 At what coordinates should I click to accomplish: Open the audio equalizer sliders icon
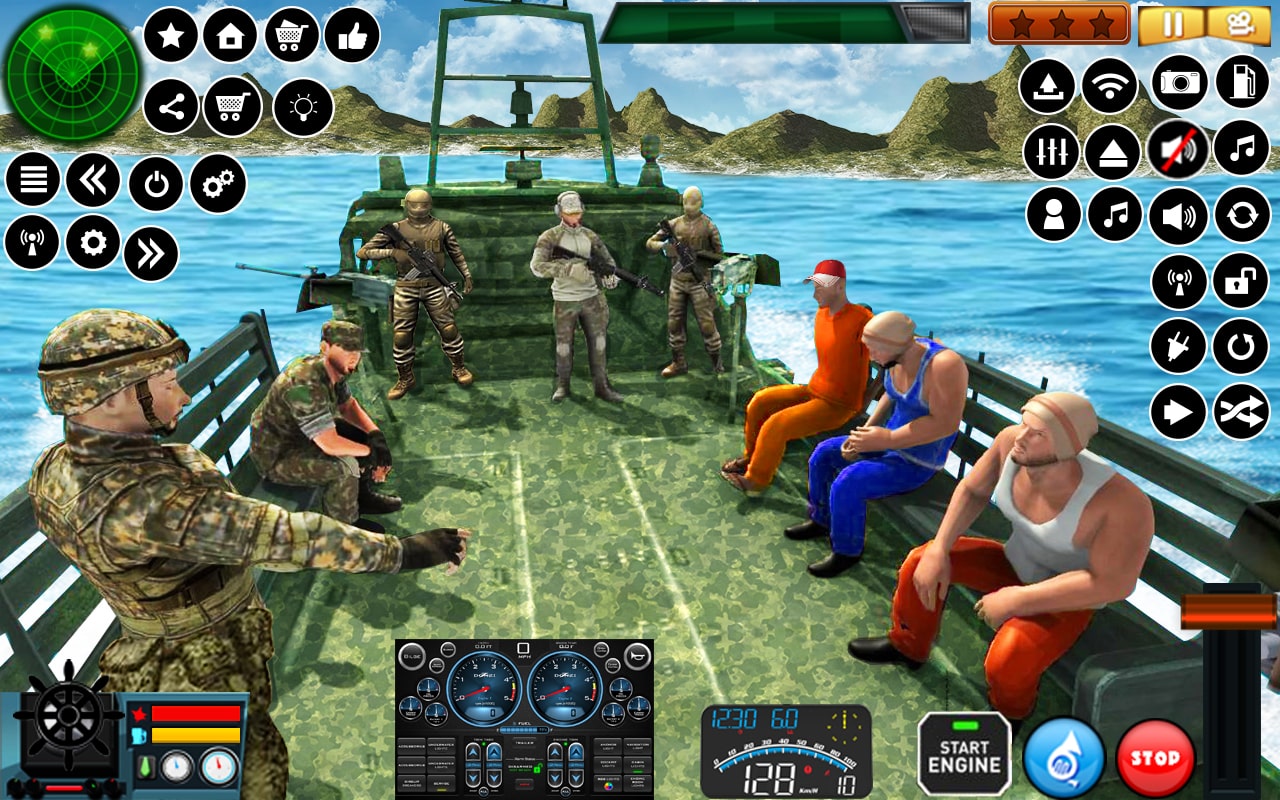pos(1050,150)
